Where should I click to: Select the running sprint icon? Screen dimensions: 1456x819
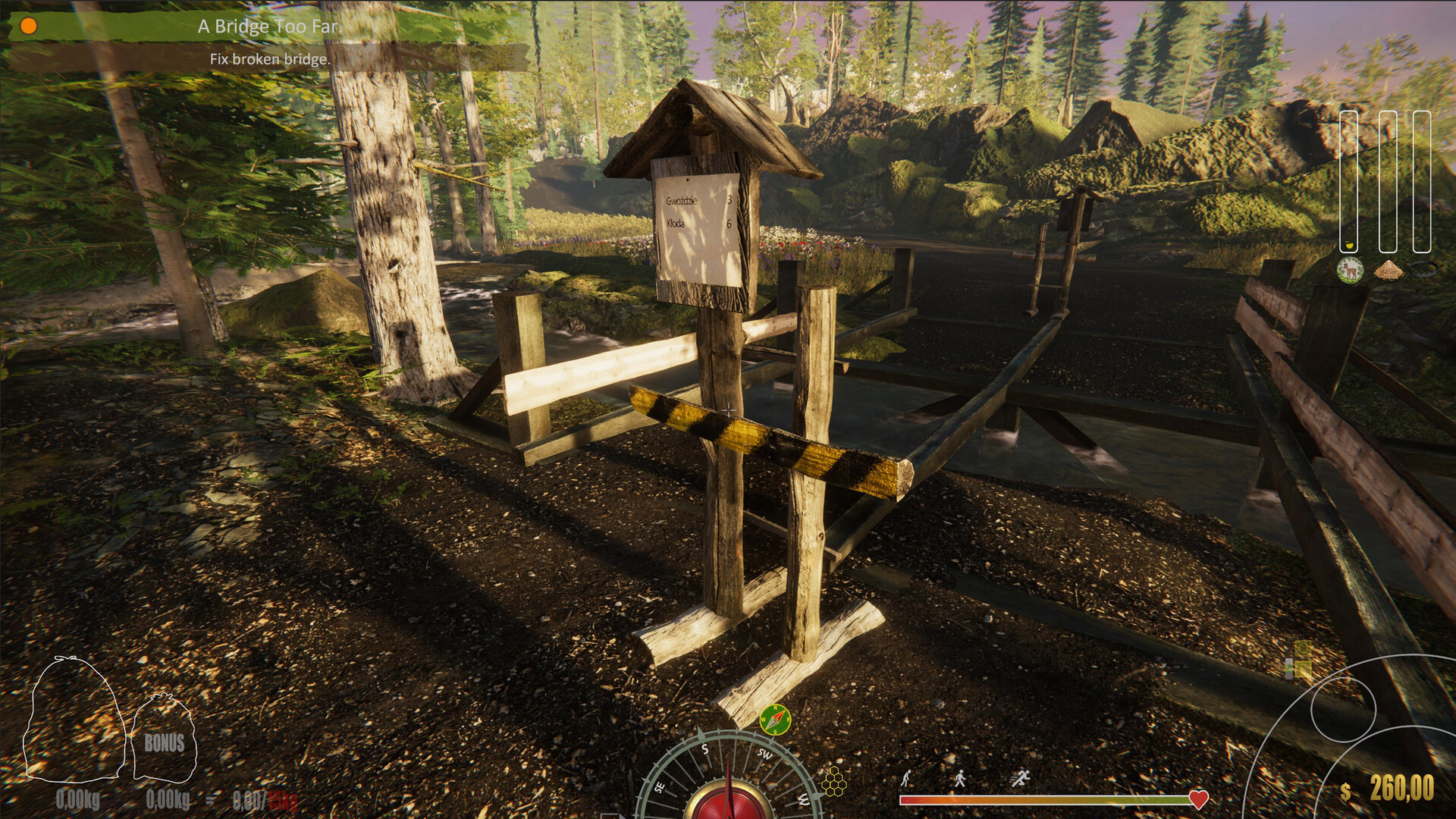click(1019, 778)
